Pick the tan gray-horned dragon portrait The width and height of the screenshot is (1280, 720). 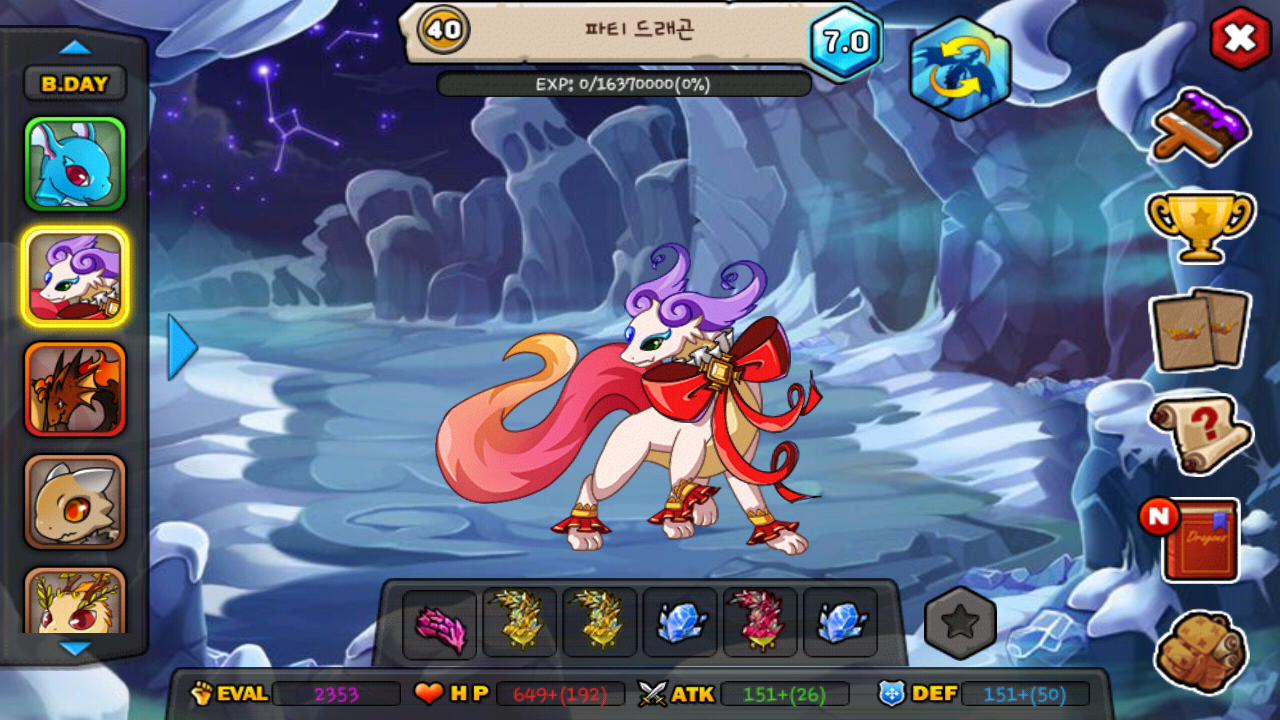pyautogui.click(x=75, y=502)
